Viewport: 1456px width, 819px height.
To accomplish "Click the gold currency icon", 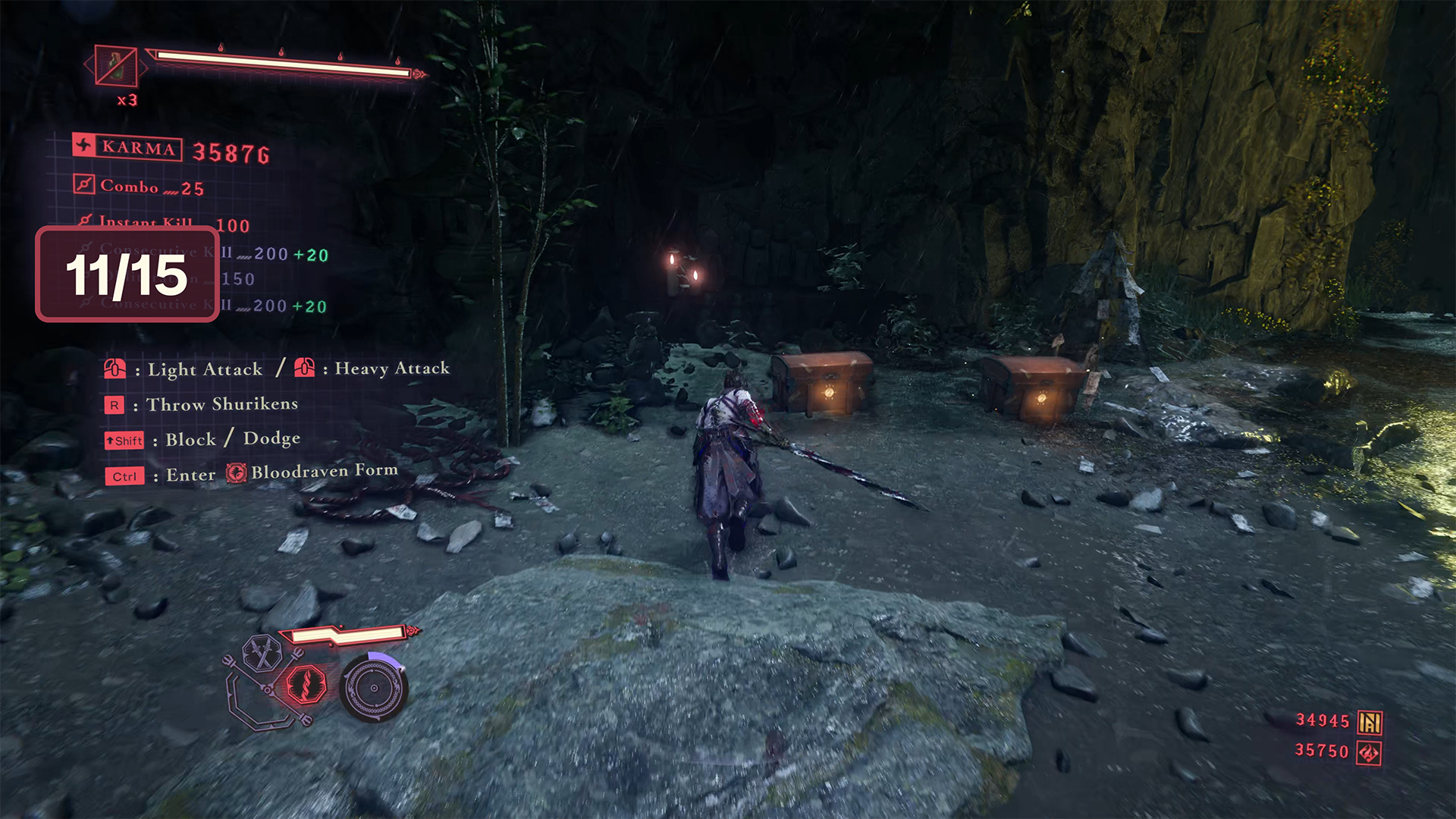I will [1370, 722].
